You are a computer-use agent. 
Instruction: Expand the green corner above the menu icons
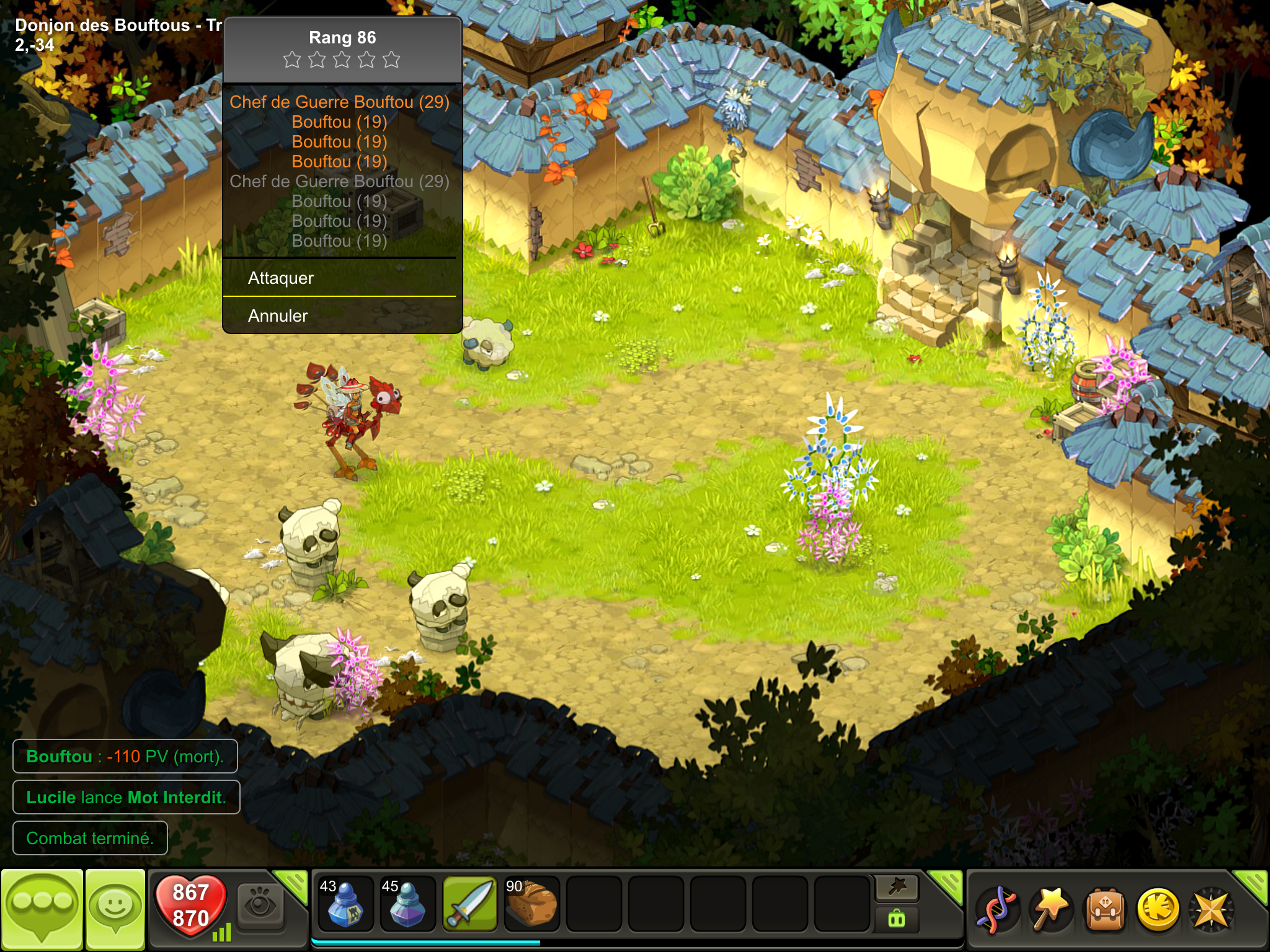(1253, 884)
